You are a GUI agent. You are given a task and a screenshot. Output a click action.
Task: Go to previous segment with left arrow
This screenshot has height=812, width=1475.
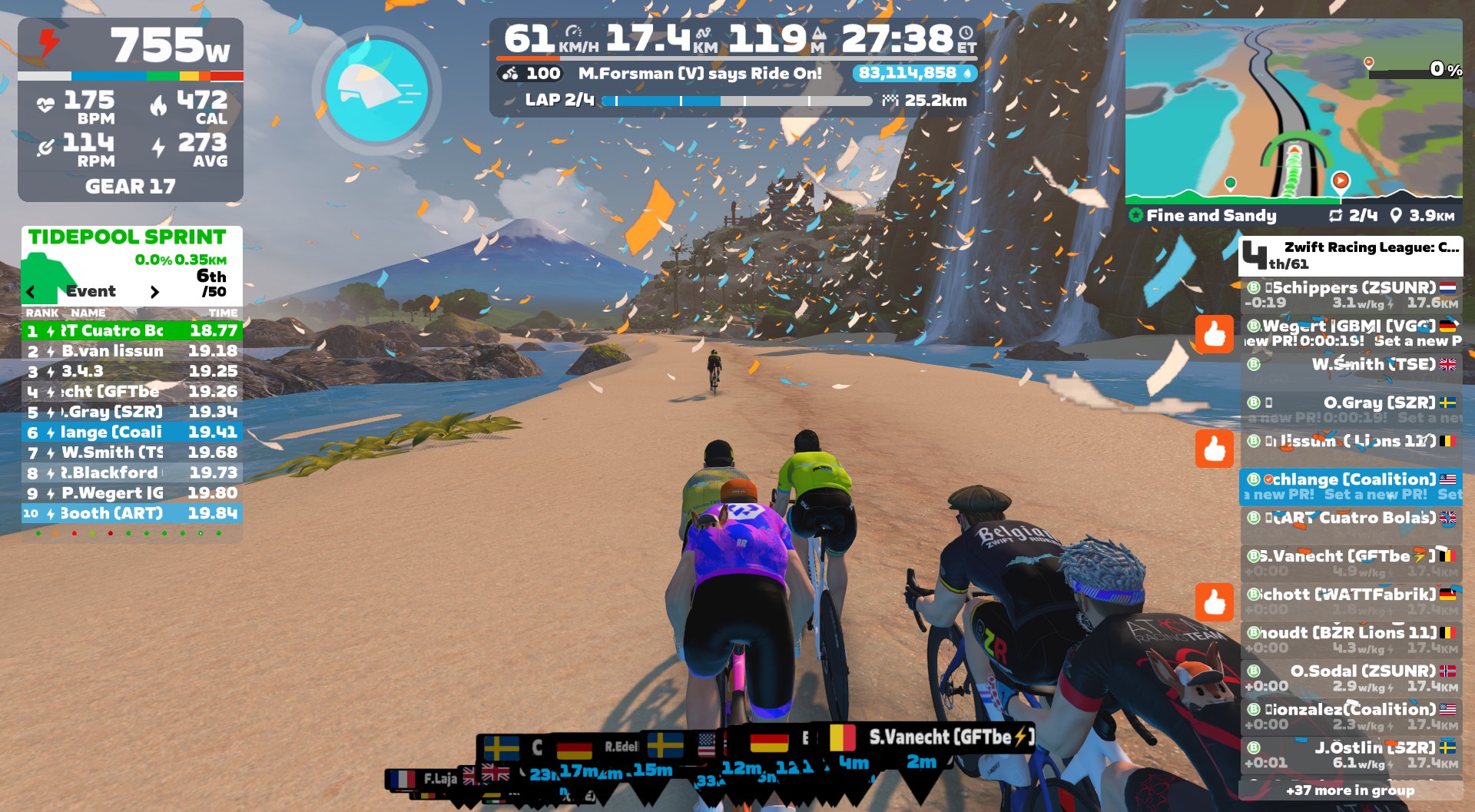click(31, 292)
